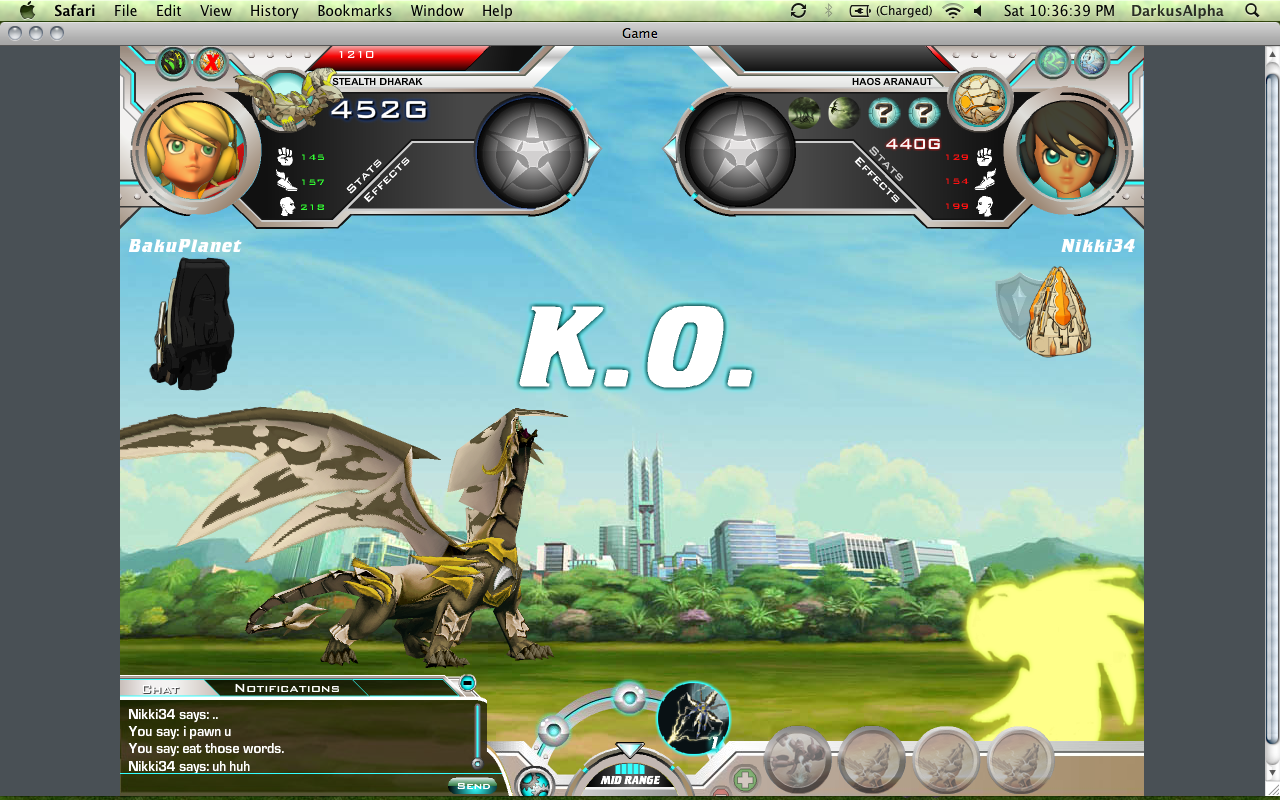Open the Chat tab
The image size is (1280, 800).
161,689
